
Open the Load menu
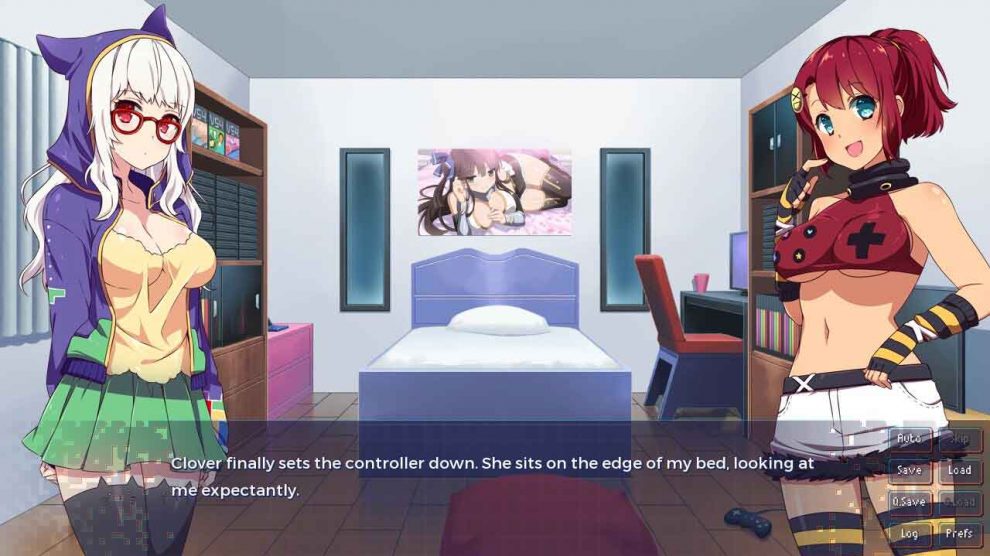[959, 470]
